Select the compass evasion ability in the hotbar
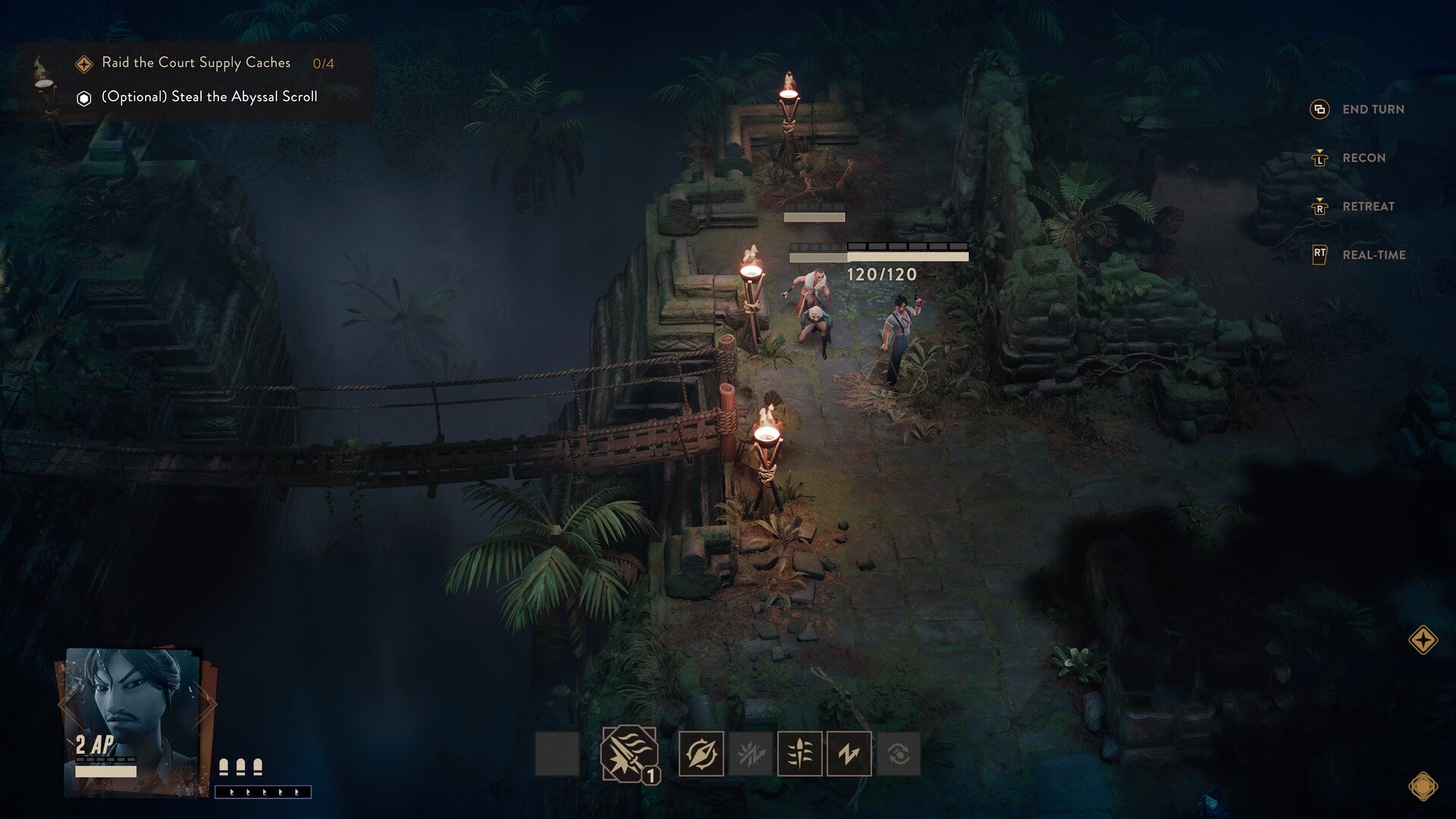 (701, 753)
